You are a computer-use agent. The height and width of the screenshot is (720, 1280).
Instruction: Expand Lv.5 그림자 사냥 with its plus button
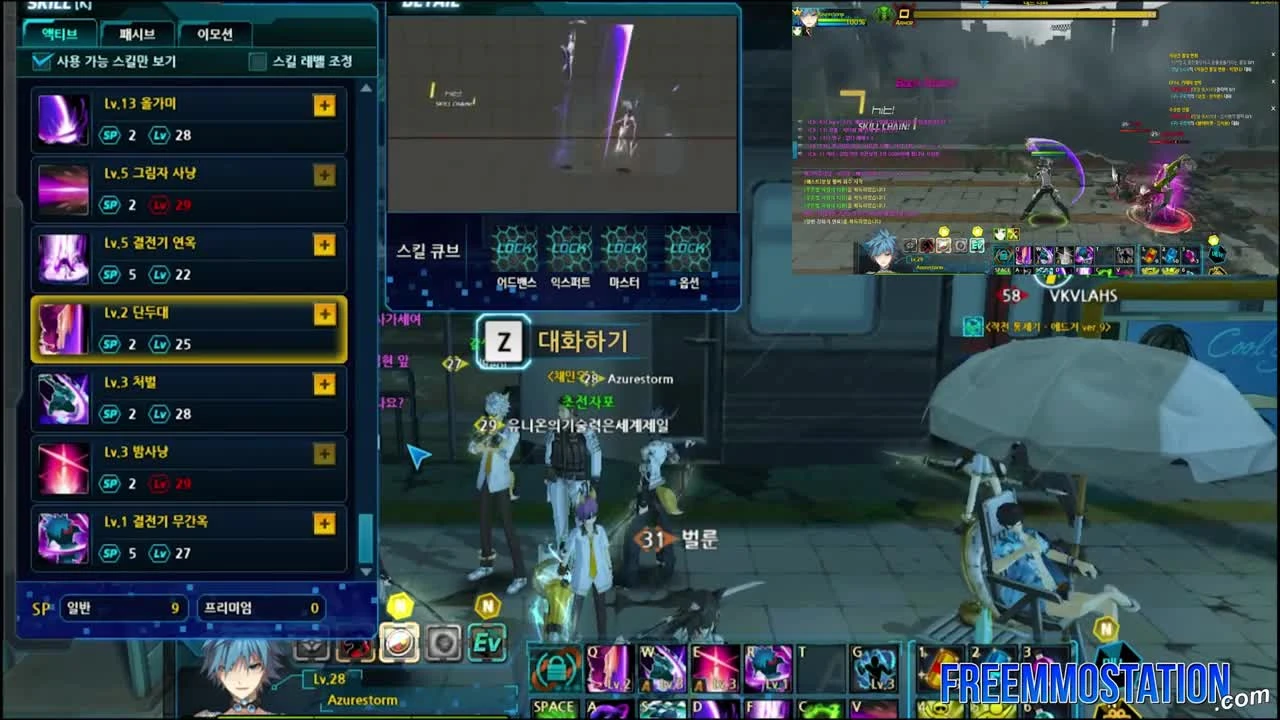point(324,175)
